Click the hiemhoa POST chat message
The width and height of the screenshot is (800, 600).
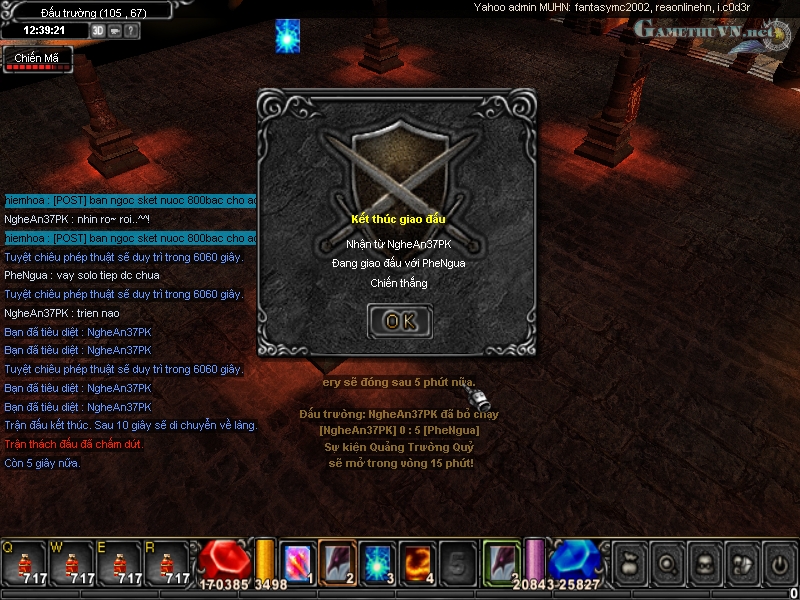[129, 200]
